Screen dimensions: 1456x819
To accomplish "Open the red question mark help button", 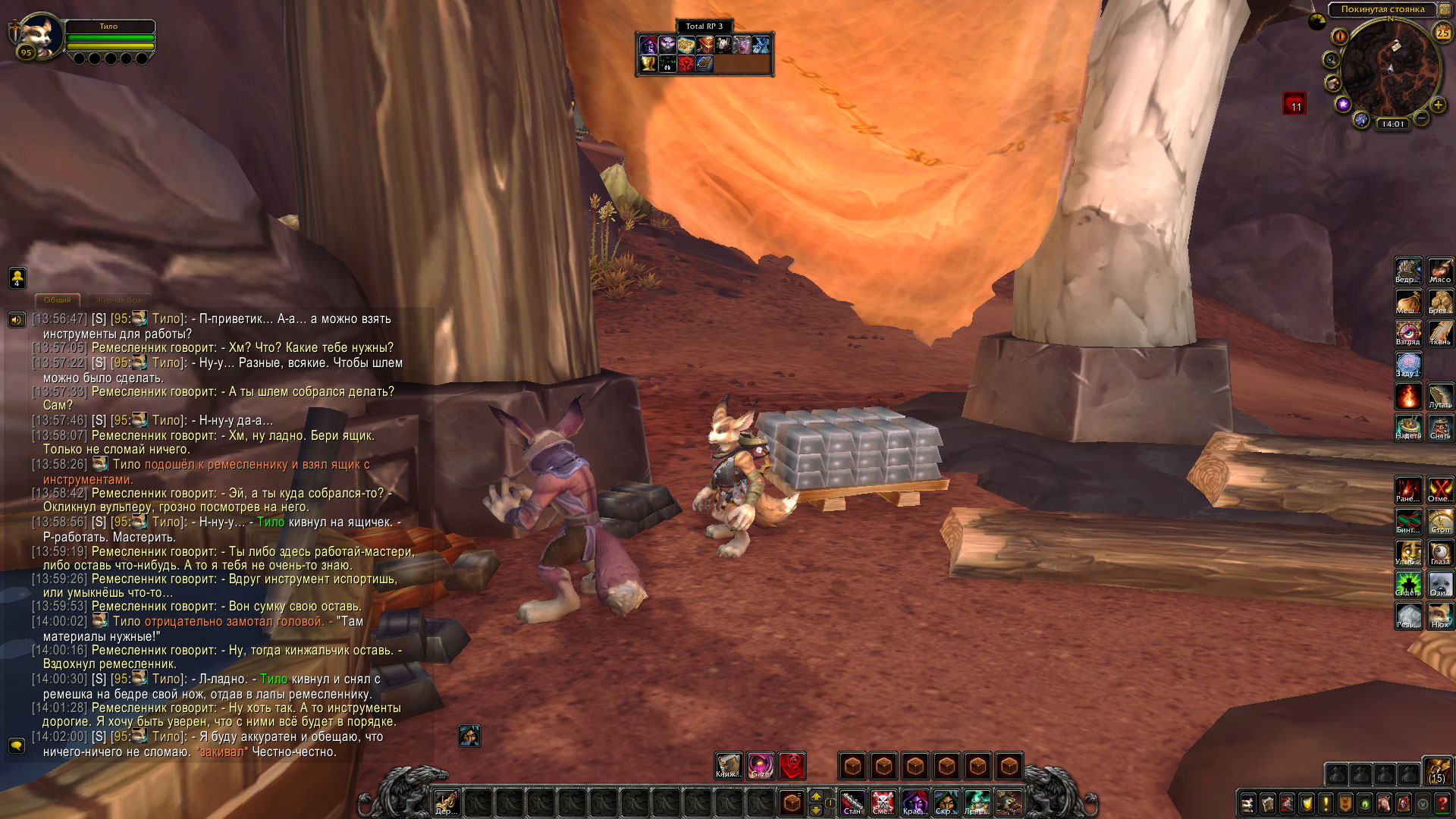I will 1442,804.
